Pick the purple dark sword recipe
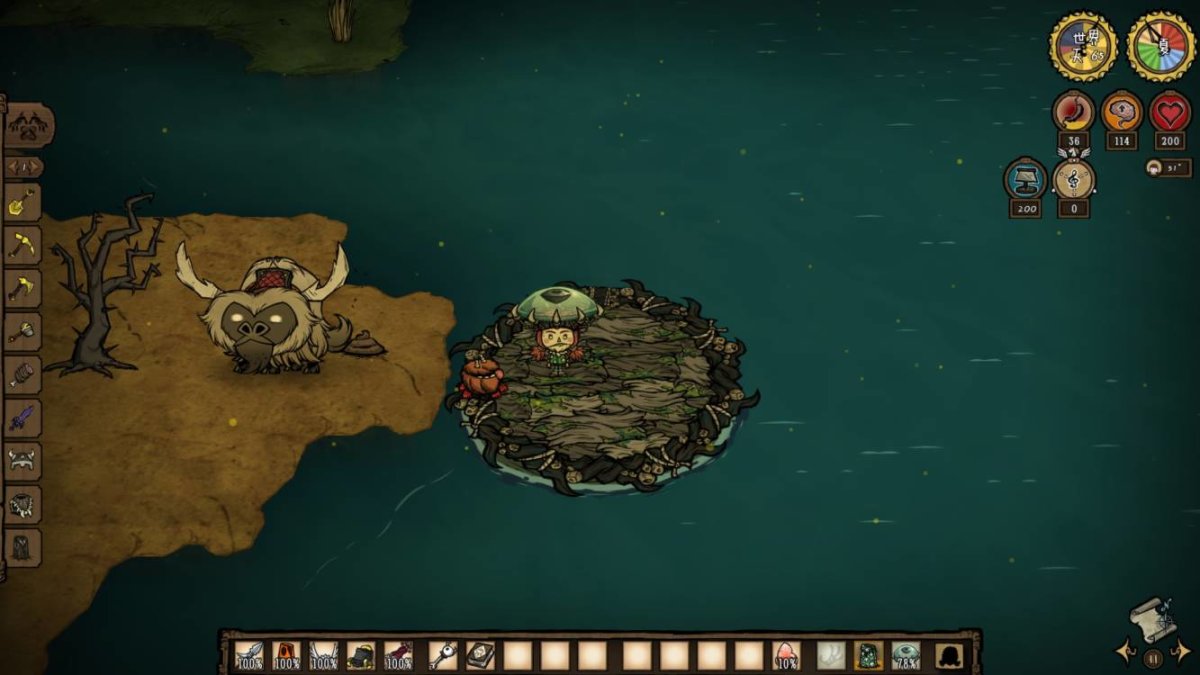The image size is (1200, 675). coord(23,418)
